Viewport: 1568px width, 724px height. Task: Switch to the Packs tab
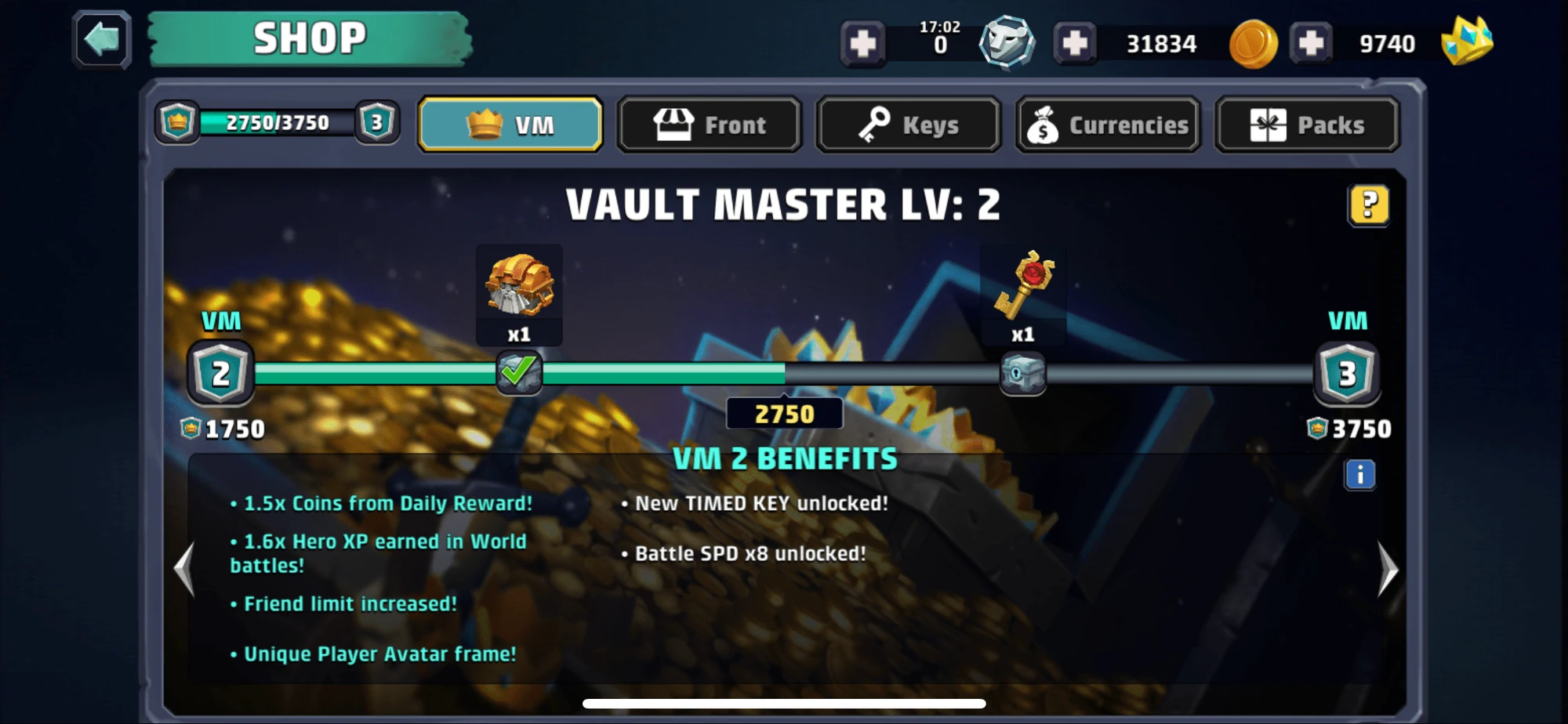coord(1306,124)
